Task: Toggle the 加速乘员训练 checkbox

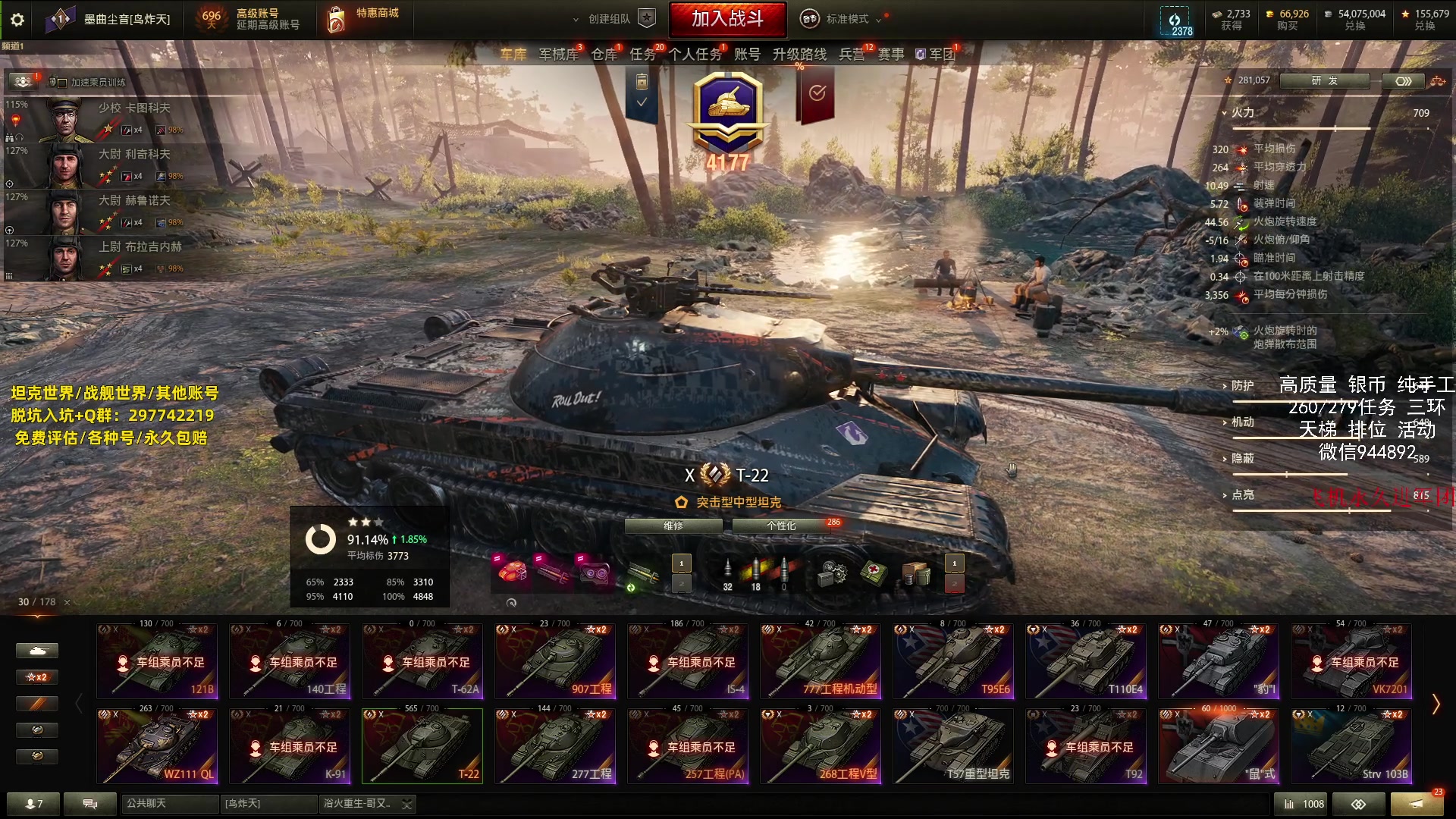Action: [62, 83]
